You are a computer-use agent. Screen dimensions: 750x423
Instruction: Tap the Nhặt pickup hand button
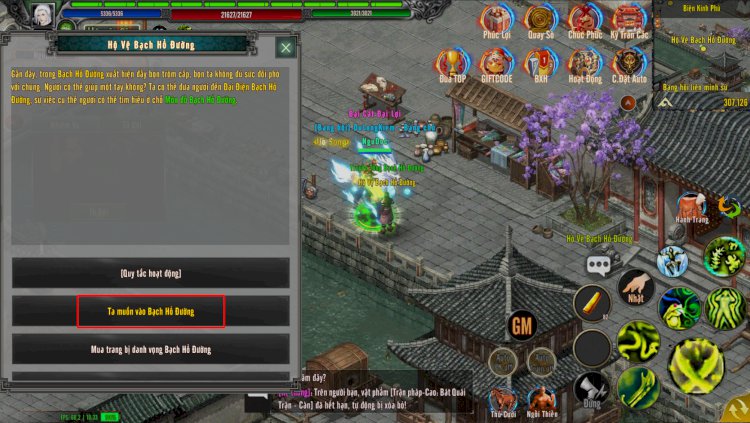pyautogui.click(x=636, y=288)
